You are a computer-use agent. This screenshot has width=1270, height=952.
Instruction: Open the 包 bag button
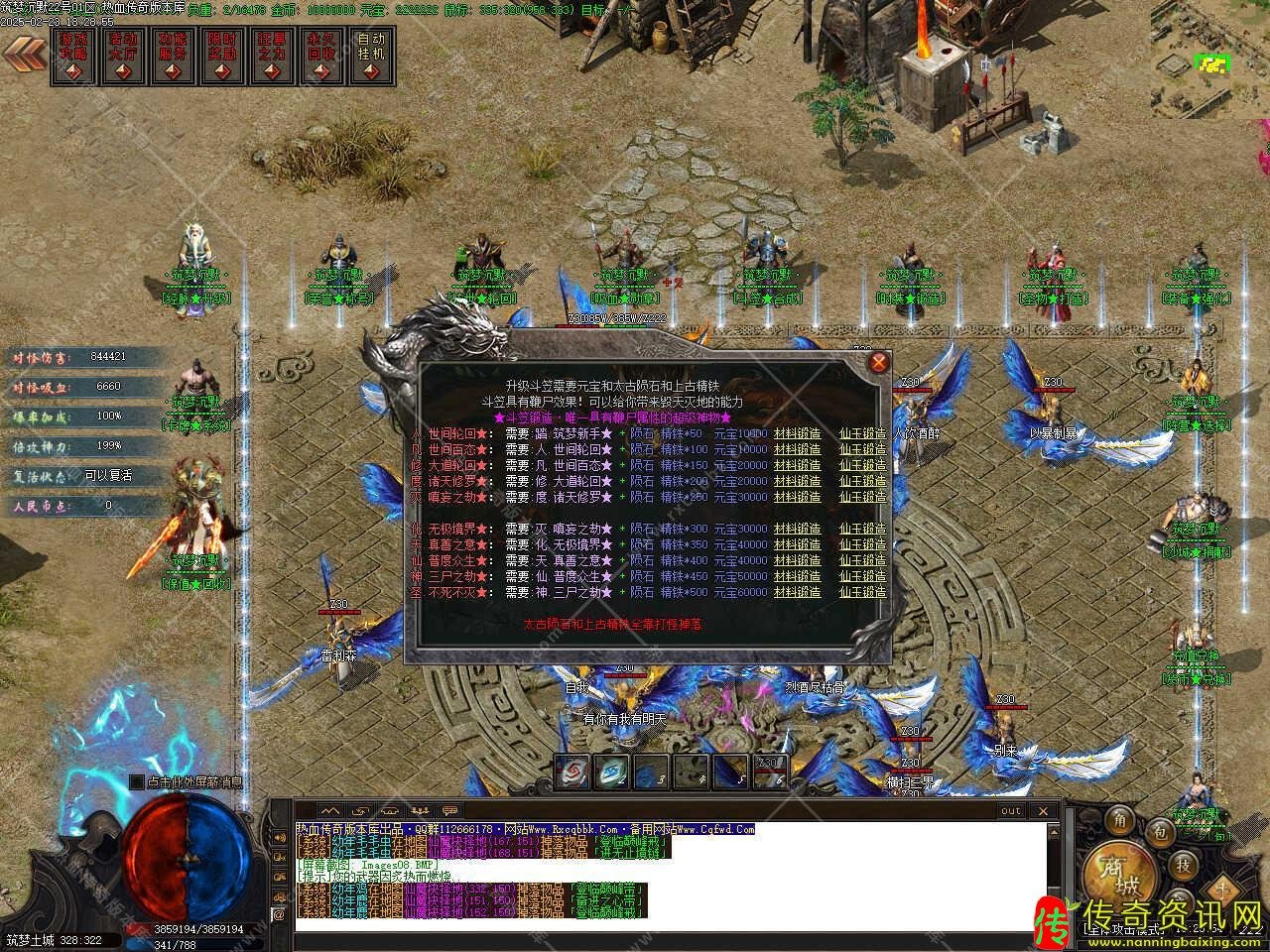[x=1156, y=831]
